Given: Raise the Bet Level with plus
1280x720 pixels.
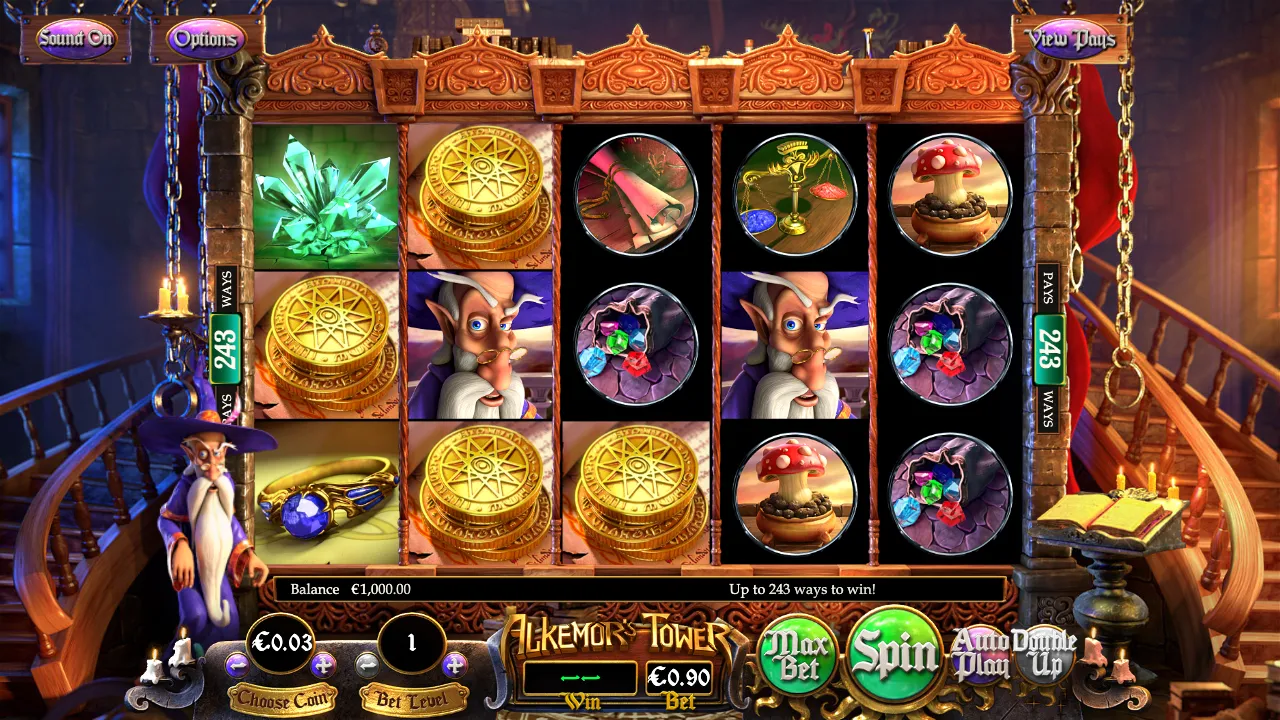Looking at the screenshot, I should (454, 664).
